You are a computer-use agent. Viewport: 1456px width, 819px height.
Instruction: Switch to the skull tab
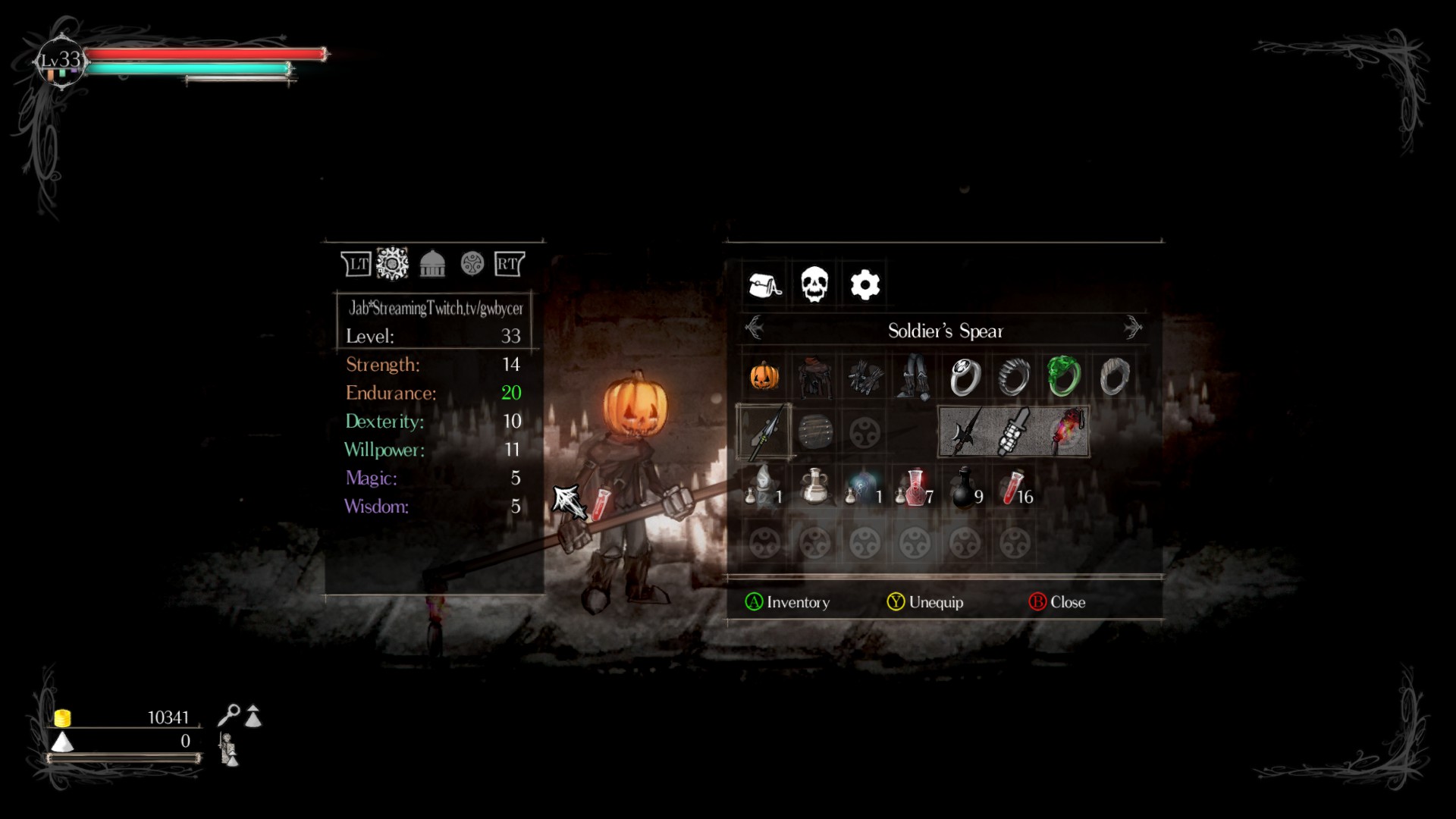(814, 285)
